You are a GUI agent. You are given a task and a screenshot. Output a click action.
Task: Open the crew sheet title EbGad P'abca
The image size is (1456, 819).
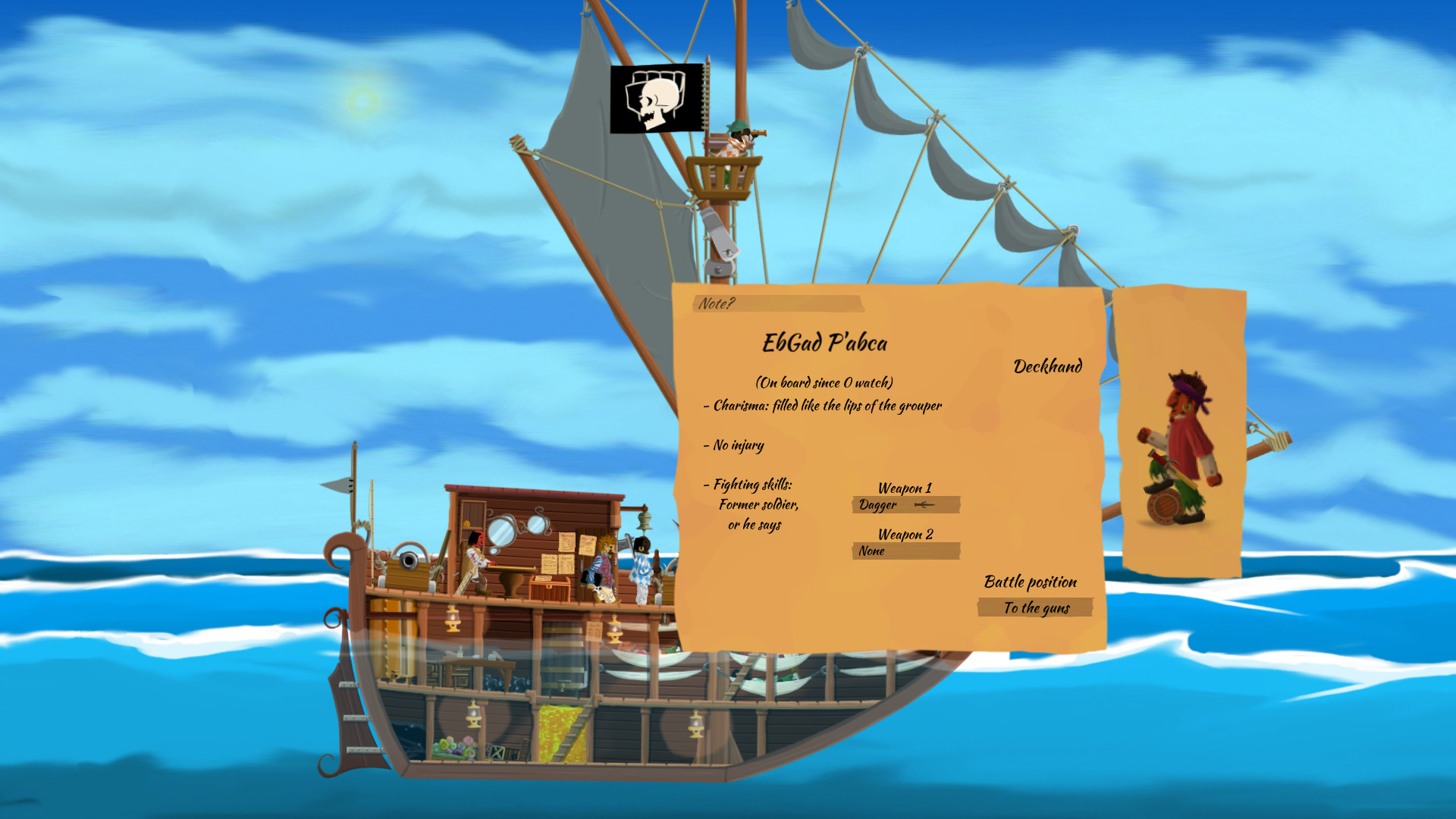(826, 343)
